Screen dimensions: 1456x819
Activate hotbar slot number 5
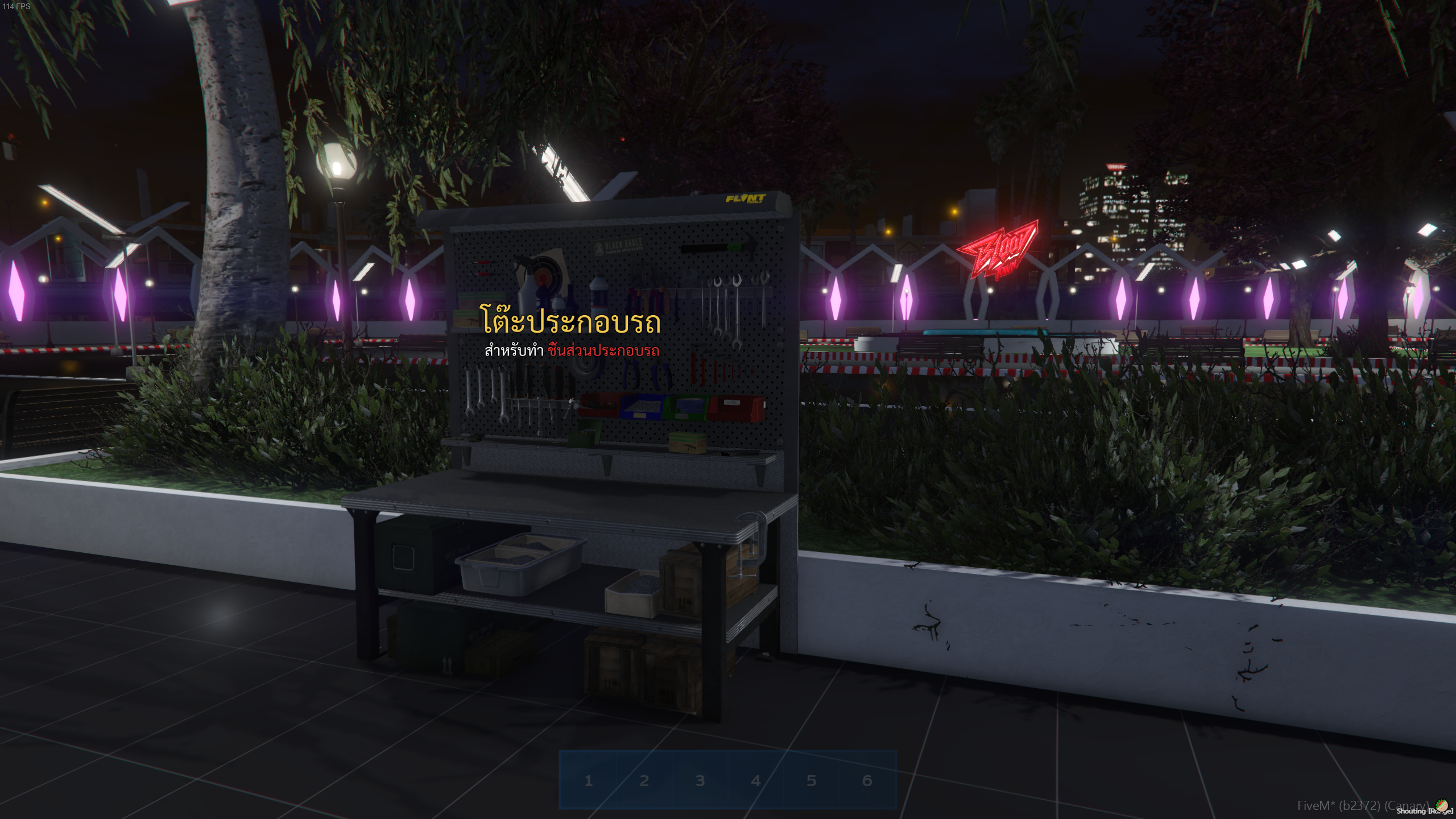811,780
